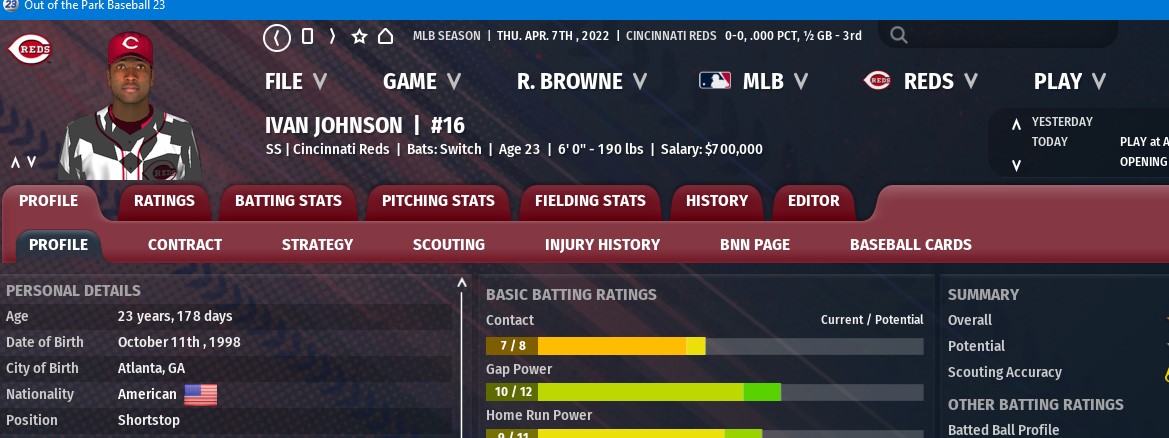Go forward with the forward arrow icon

(x=331, y=37)
